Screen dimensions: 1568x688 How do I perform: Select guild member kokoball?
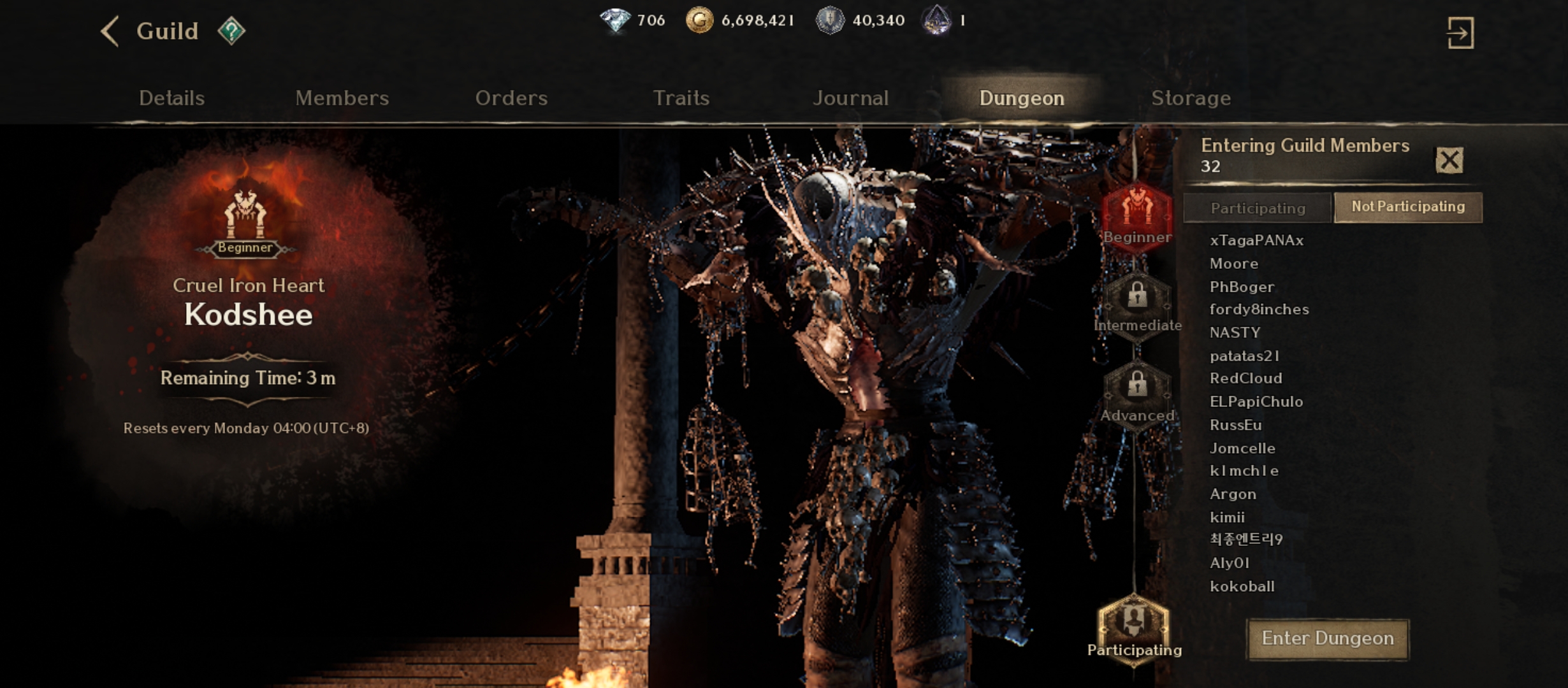[1242, 586]
